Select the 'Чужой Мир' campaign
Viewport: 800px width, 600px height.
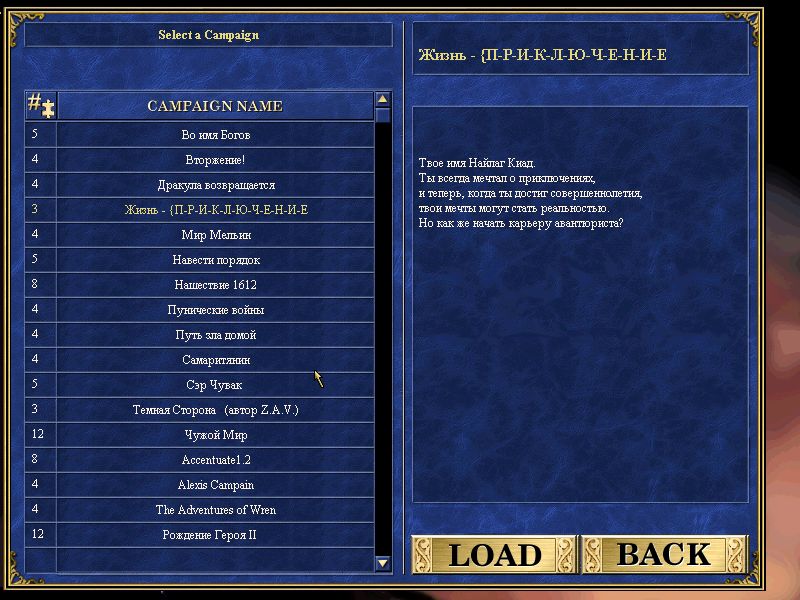point(215,435)
